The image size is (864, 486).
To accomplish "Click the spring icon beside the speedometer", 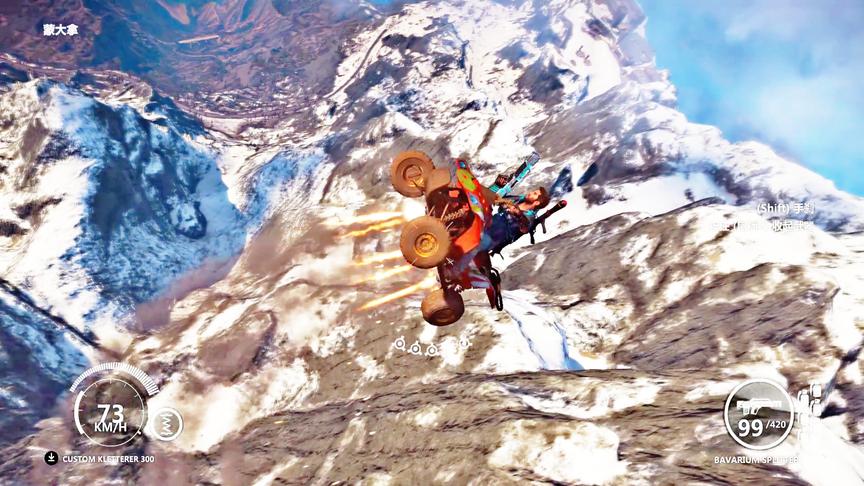I will pyautogui.click(x=166, y=424).
